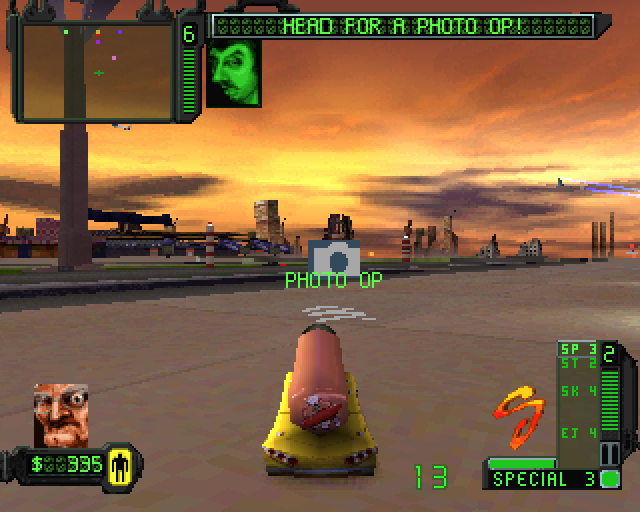Select the green-faced tourist portrait
This screenshot has height=512, width=640.
point(234,73)
